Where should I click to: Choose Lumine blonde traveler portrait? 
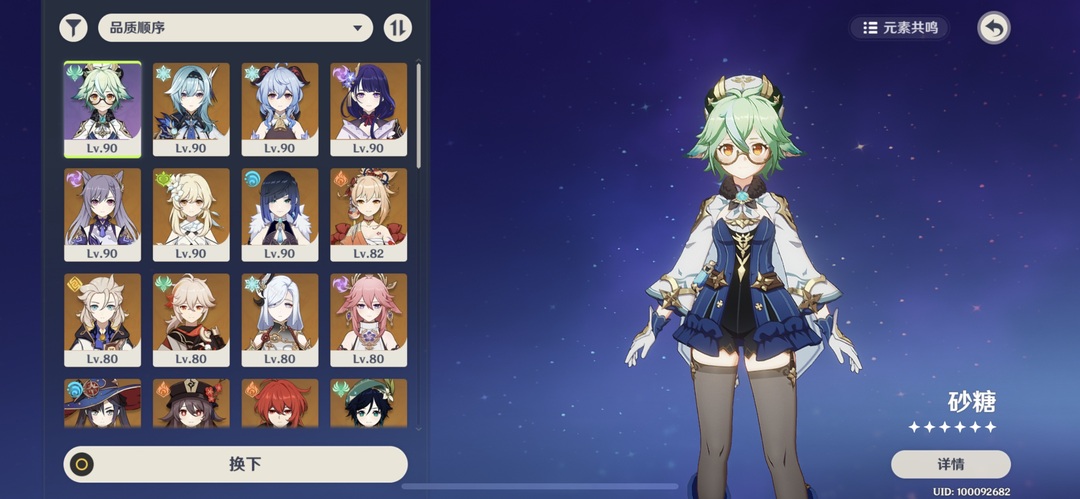point(191,214)
